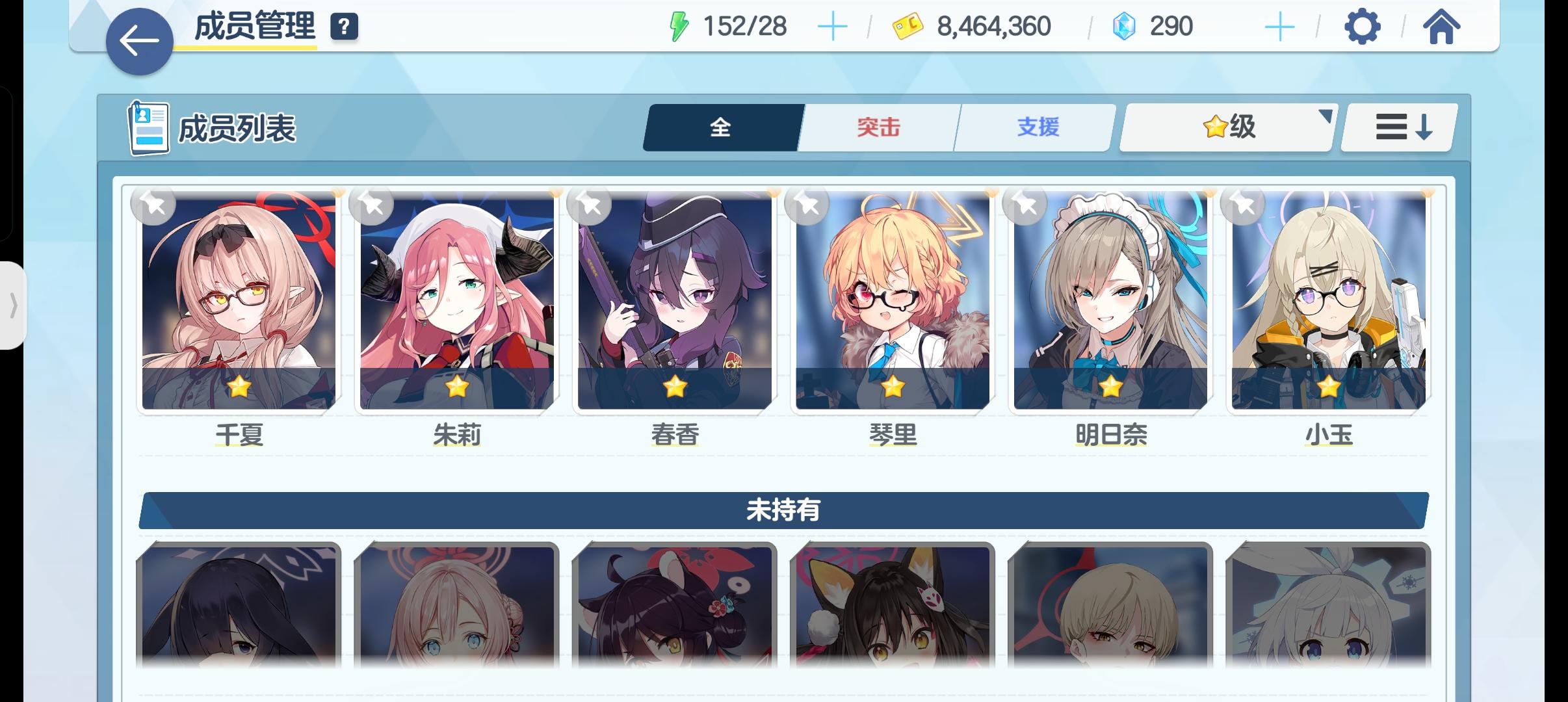Click the 未持有 section banner
Viewport: 1568px width, 702px height.
pyautogui.click(x=783, y=510)
